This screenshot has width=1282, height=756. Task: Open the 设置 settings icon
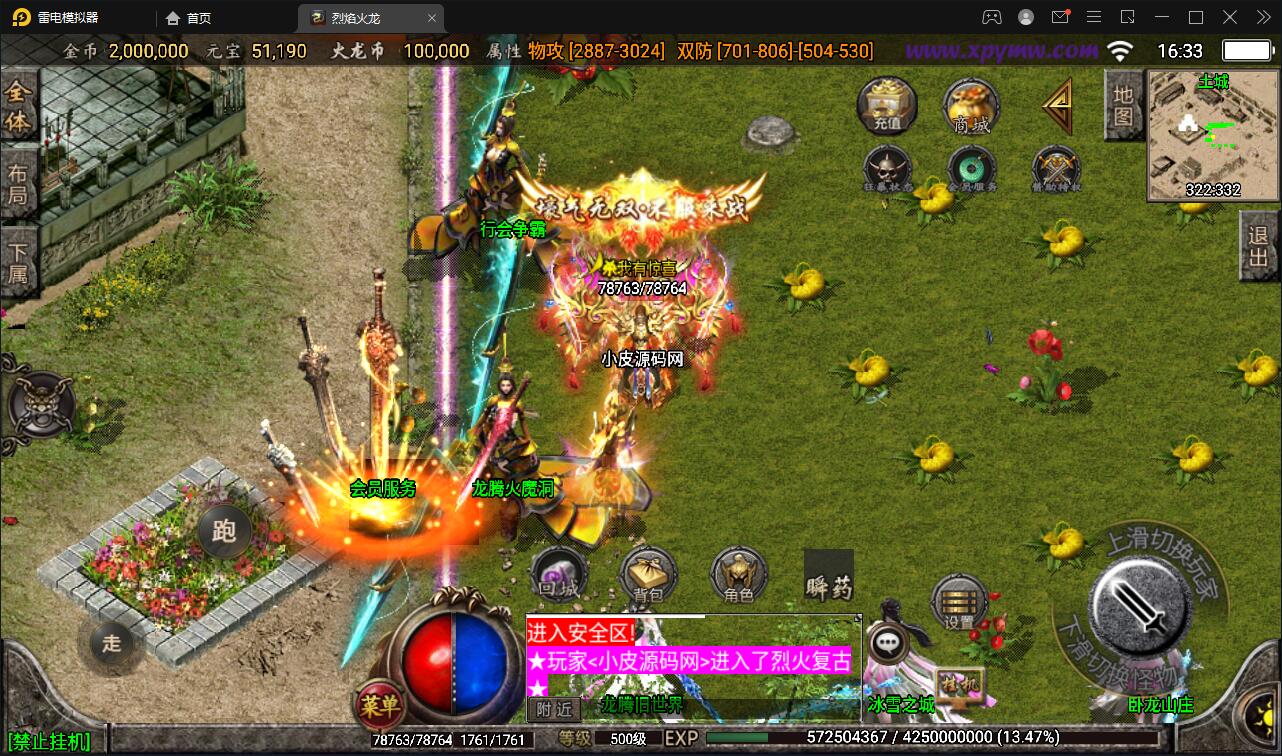959,602
